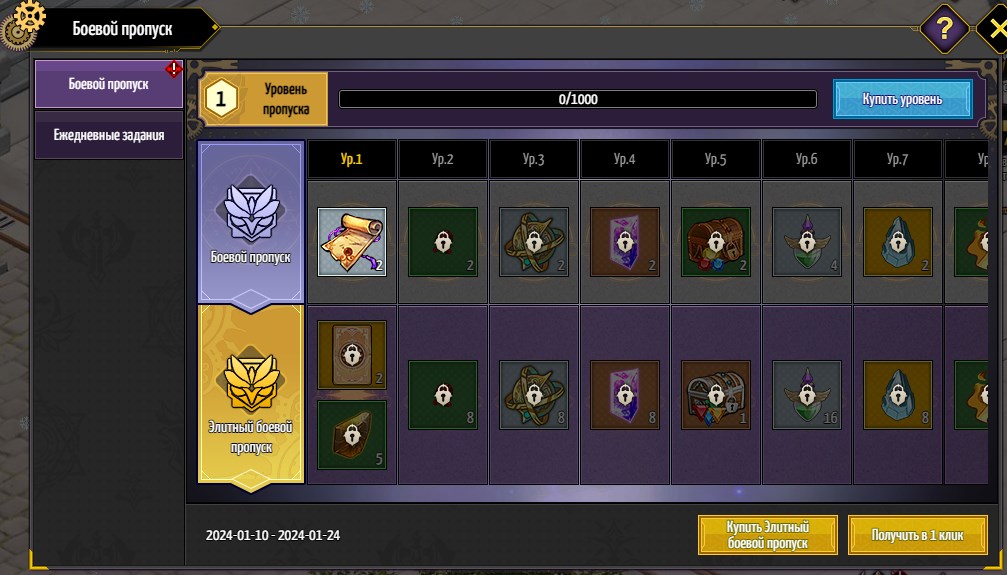
Task: Open the question mark help button
Action: (942, 26)
